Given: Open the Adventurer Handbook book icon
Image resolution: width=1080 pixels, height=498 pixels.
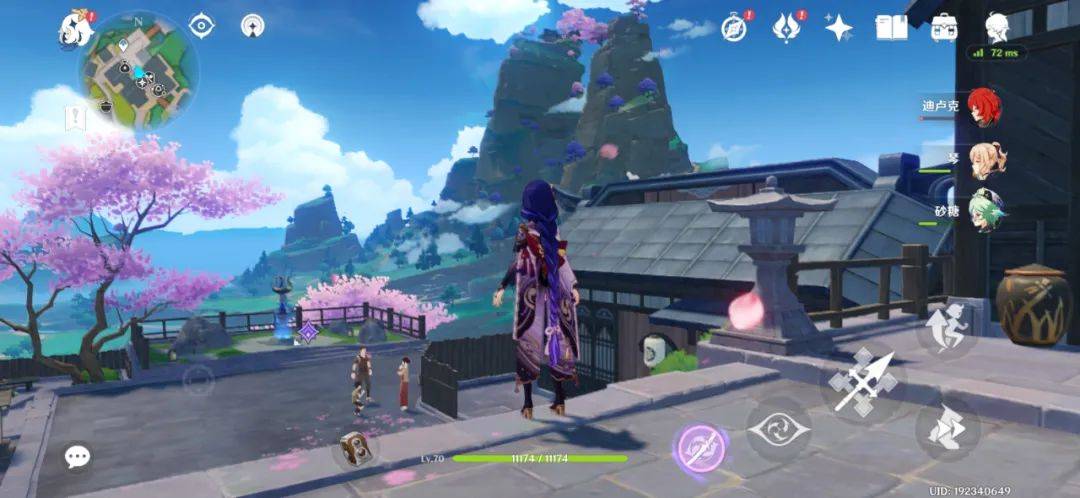Looking at the screenshot, I should (x=891, y=27).
